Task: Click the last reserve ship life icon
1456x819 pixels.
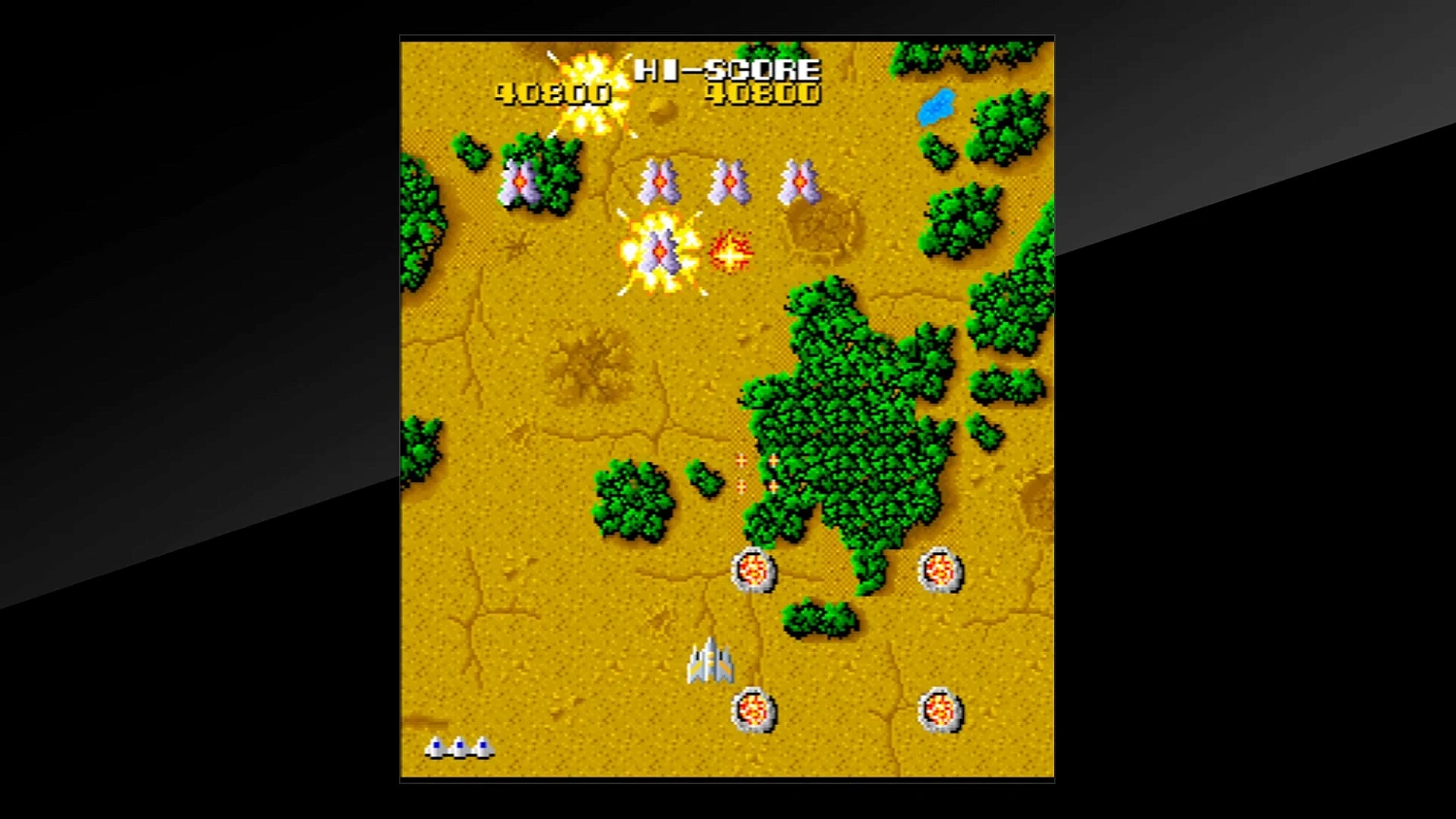Action: pos(483,747)
